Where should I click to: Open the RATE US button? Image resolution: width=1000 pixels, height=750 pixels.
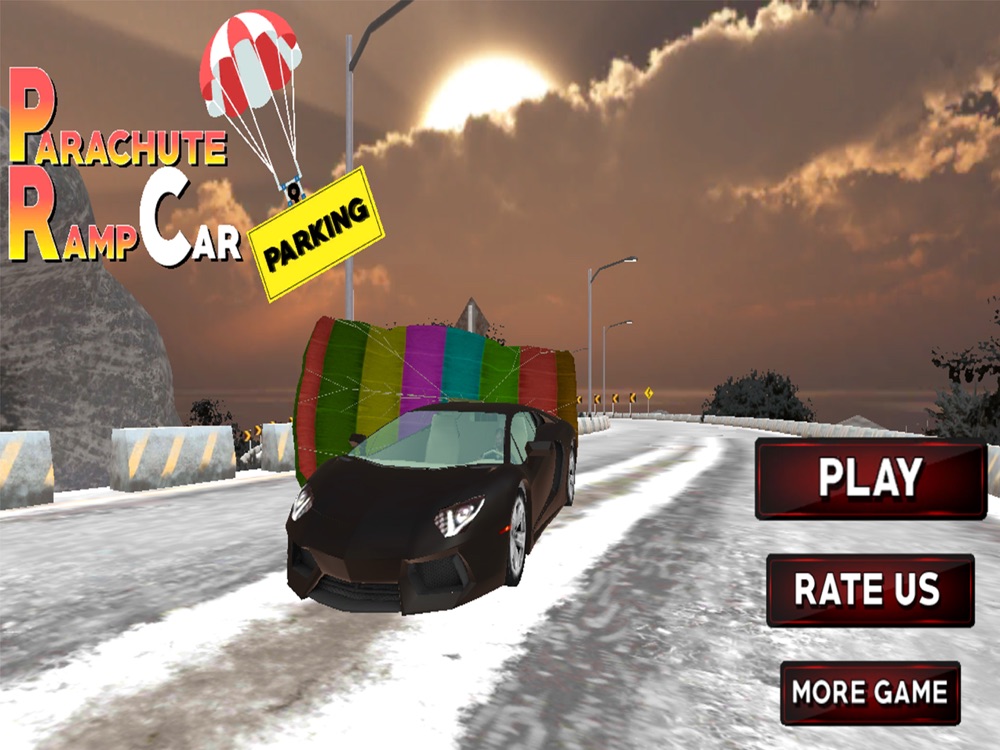(869, 590)
